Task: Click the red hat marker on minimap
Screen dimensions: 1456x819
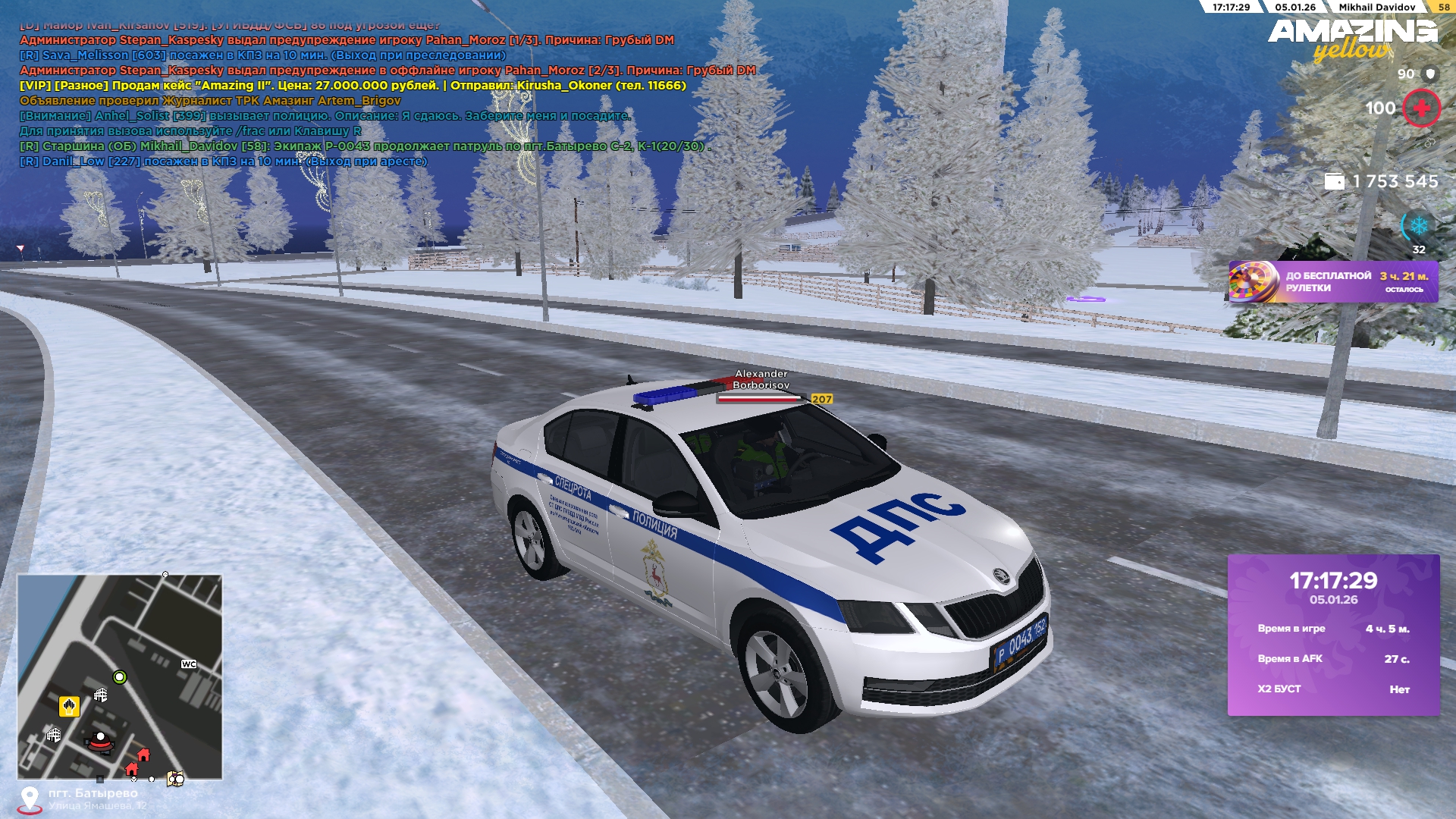Action: click(x=100, y=741)
